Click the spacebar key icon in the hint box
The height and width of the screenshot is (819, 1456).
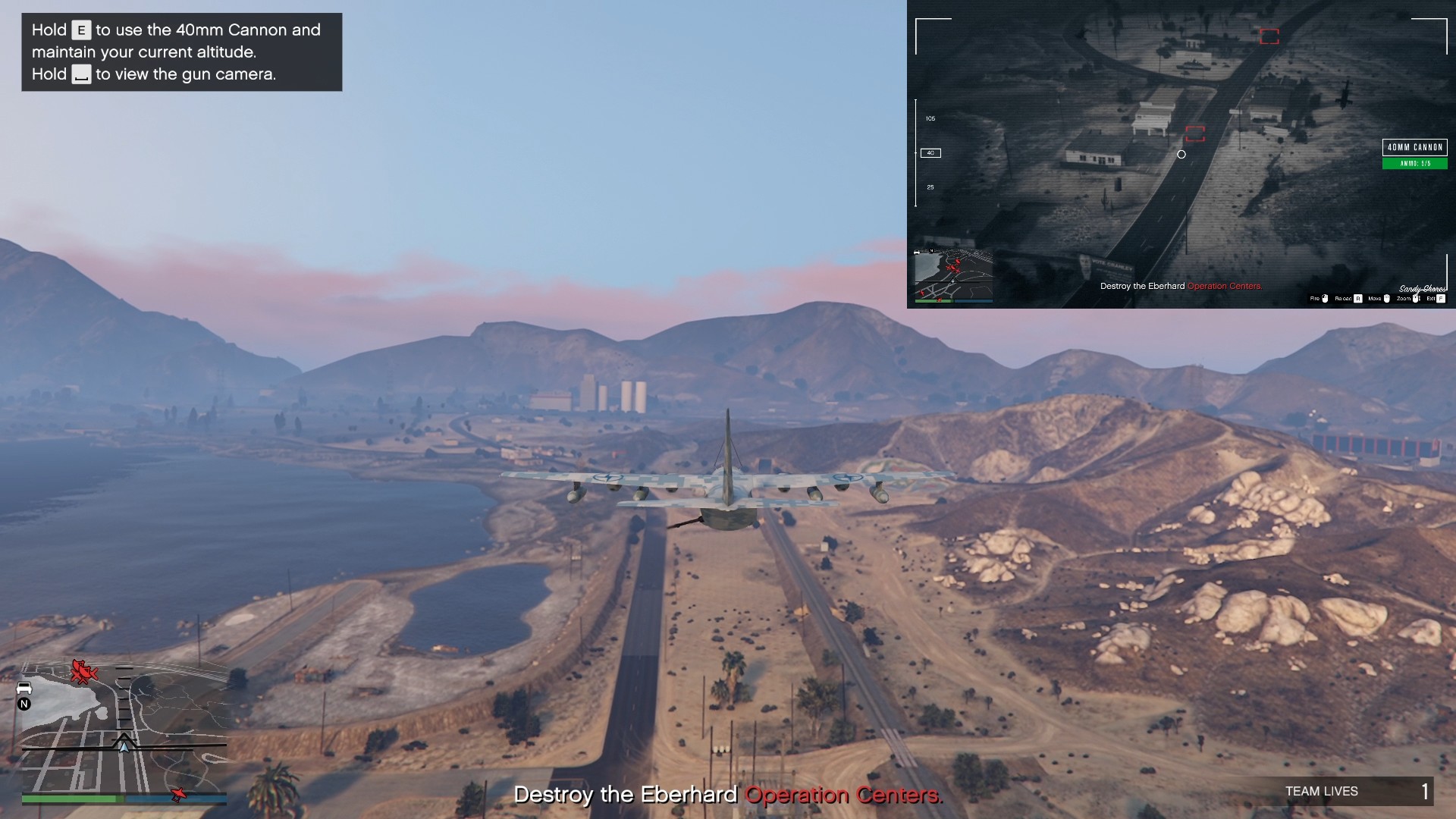coord(81,75)
